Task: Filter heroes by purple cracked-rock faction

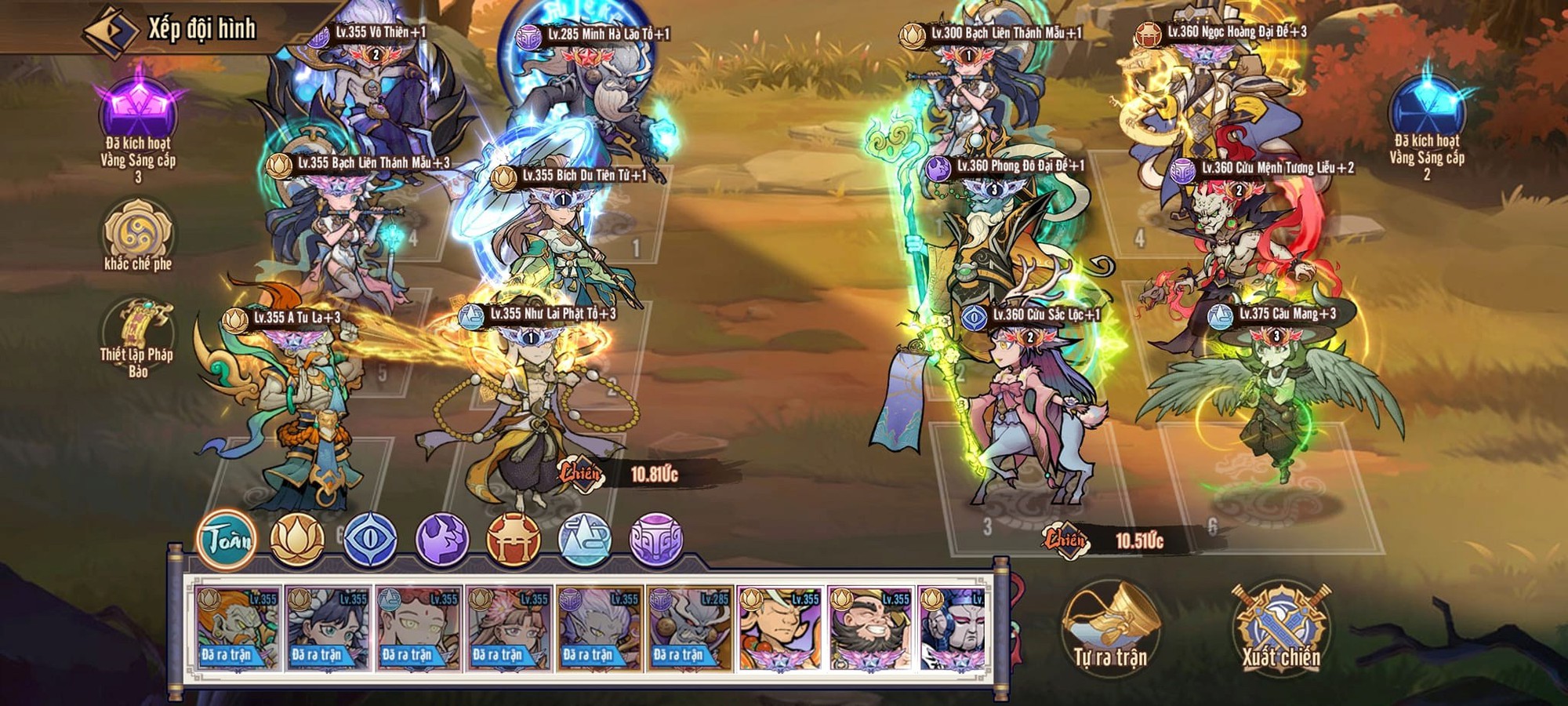Action: tap(441, 539)
